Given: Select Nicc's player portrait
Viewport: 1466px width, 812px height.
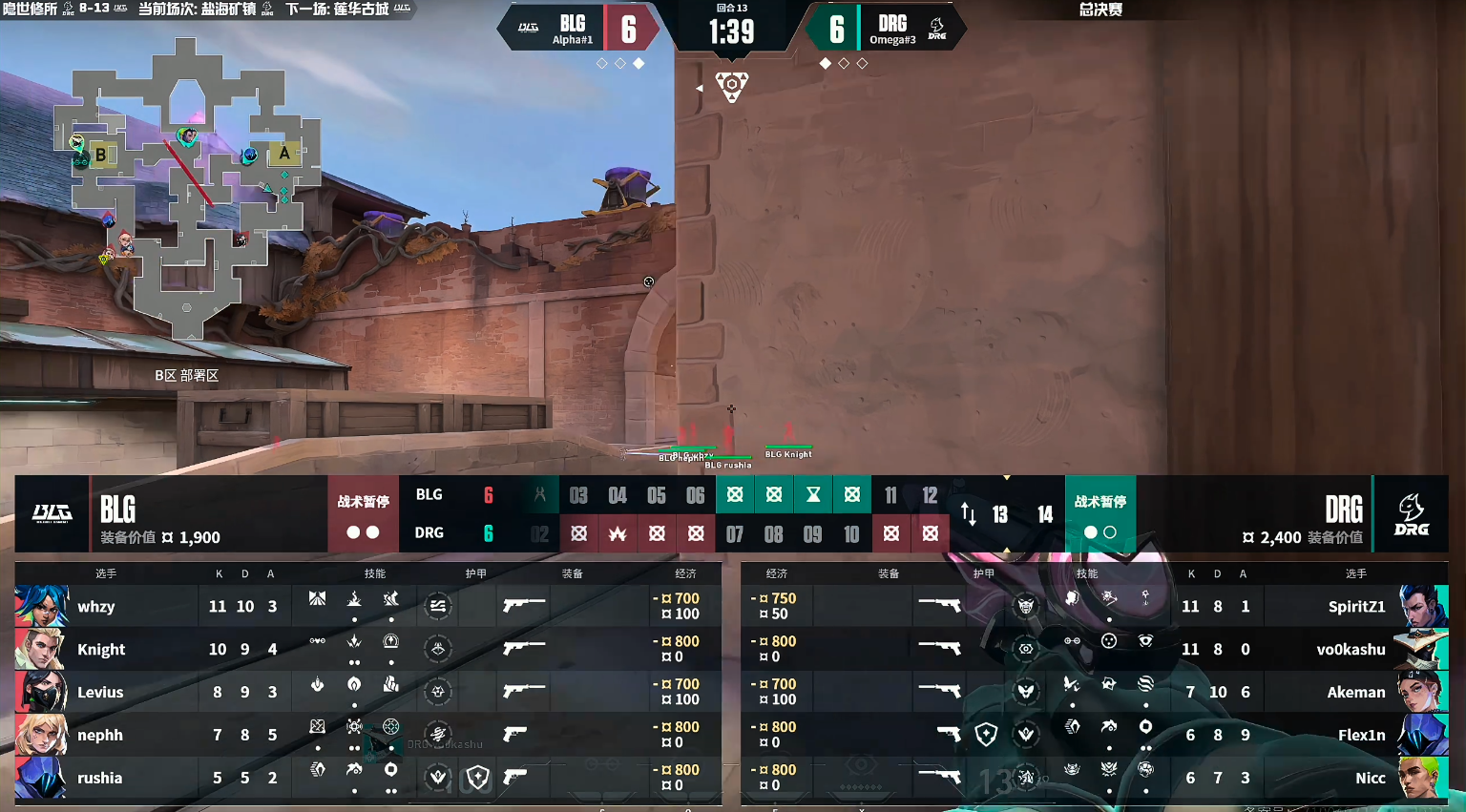Looking at the screenshot, I should point(1423,778).
